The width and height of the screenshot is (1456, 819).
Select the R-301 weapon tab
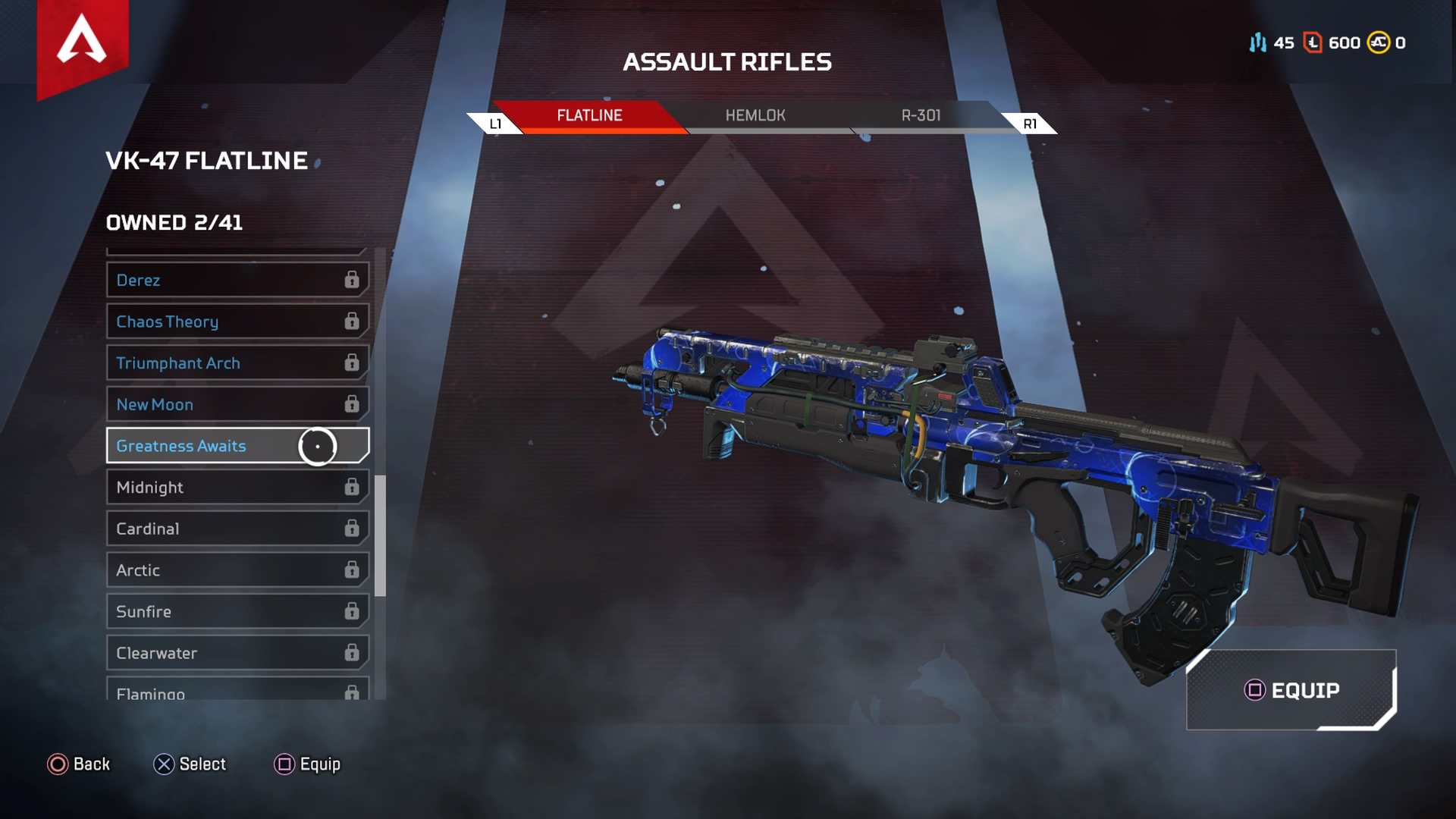click(x=921, y=116)
